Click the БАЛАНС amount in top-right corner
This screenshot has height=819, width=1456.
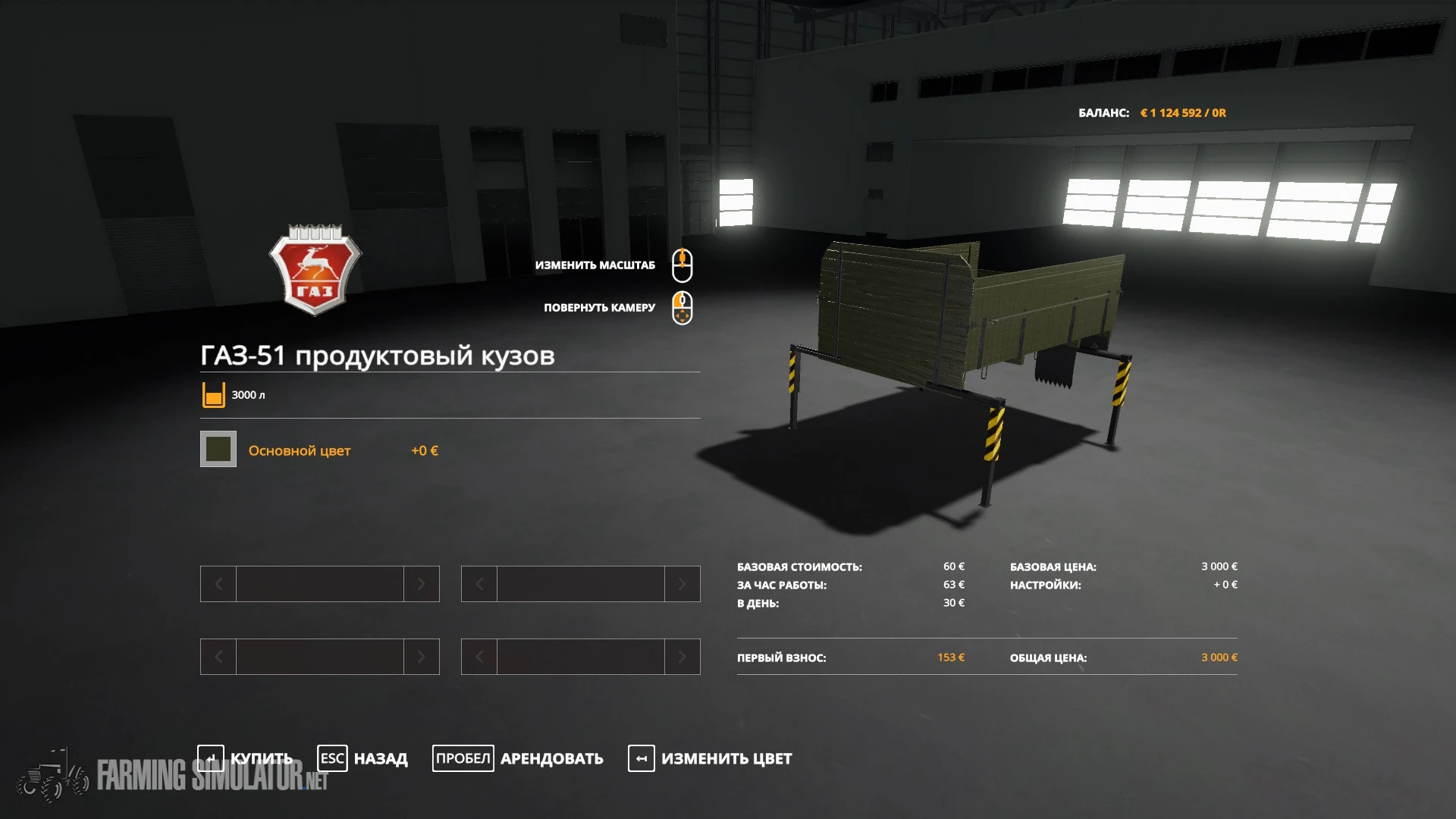[1183, 111]
